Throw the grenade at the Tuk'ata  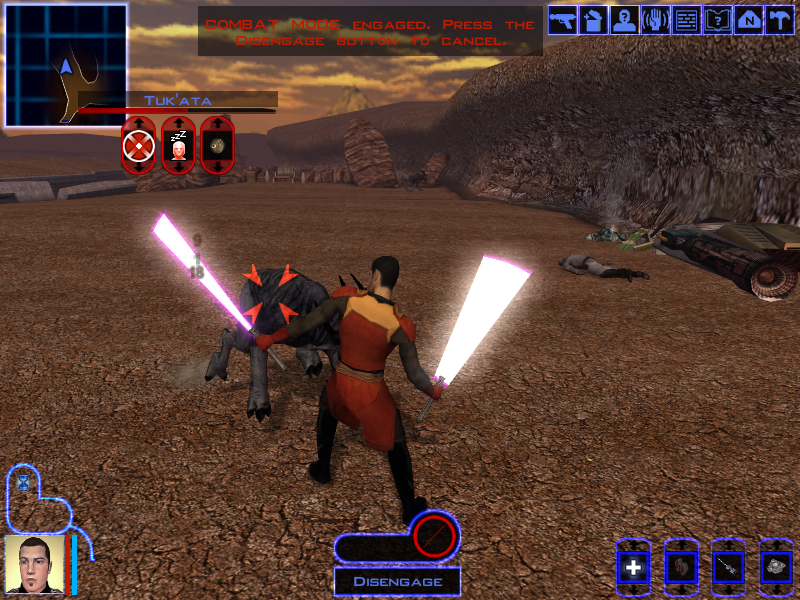click(217, 147)
